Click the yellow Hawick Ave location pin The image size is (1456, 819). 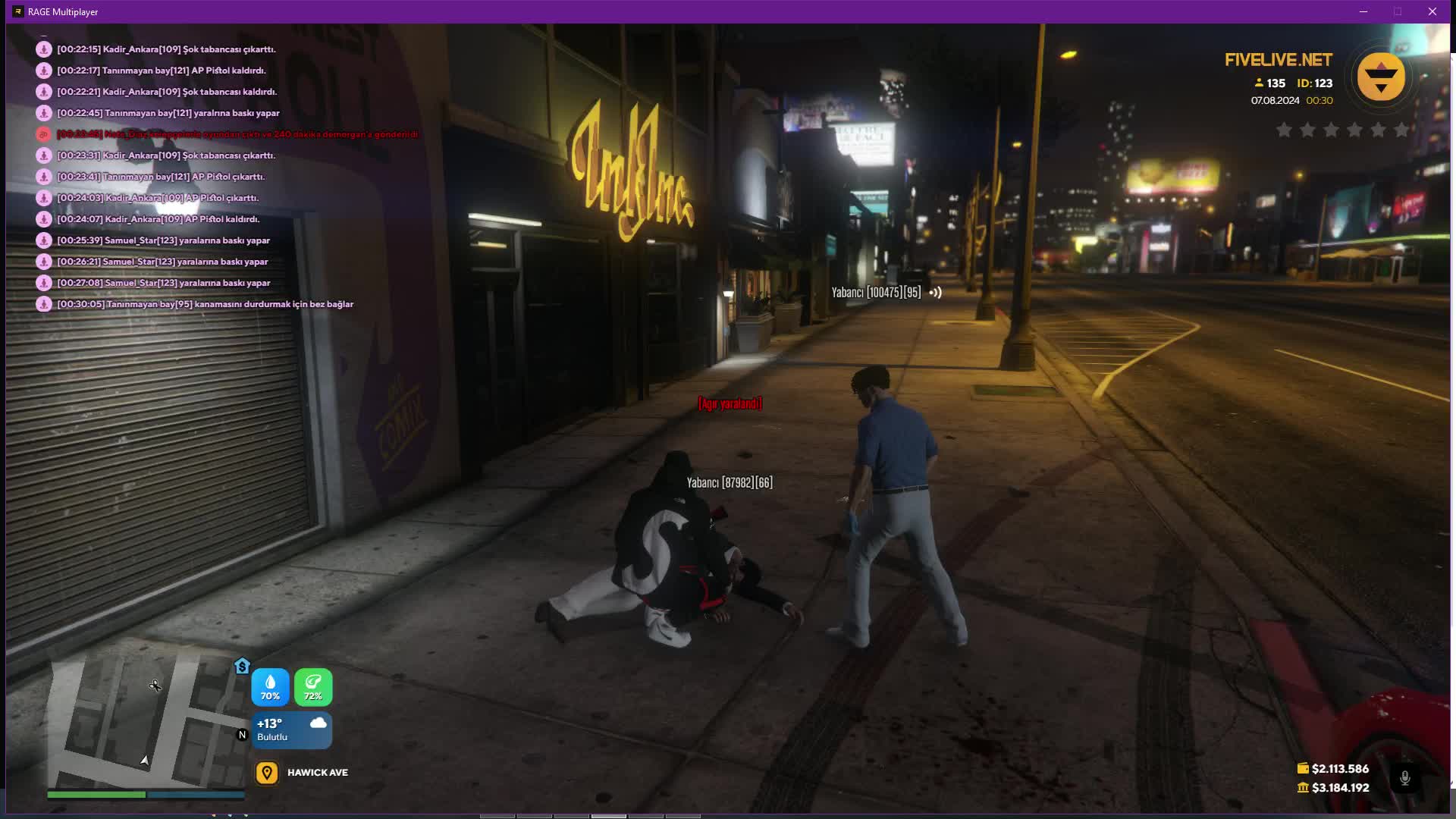click(266, 773)
